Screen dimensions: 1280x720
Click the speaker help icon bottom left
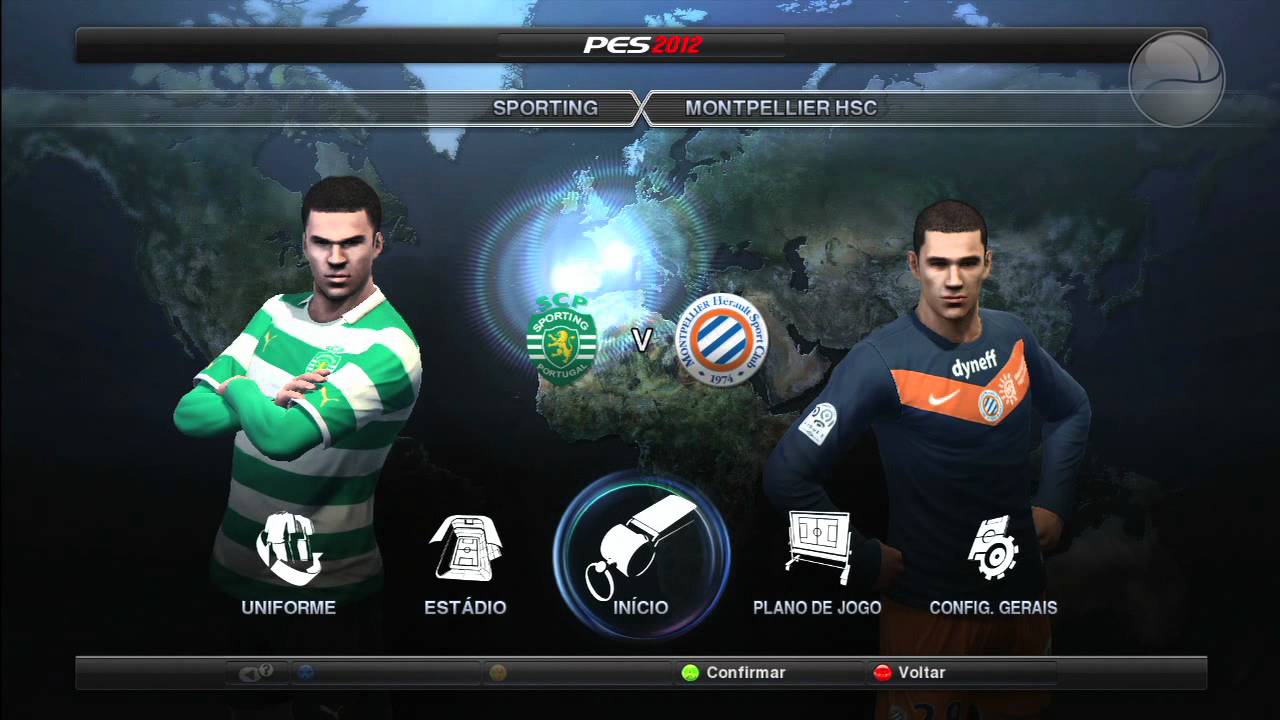click(255, 673)
